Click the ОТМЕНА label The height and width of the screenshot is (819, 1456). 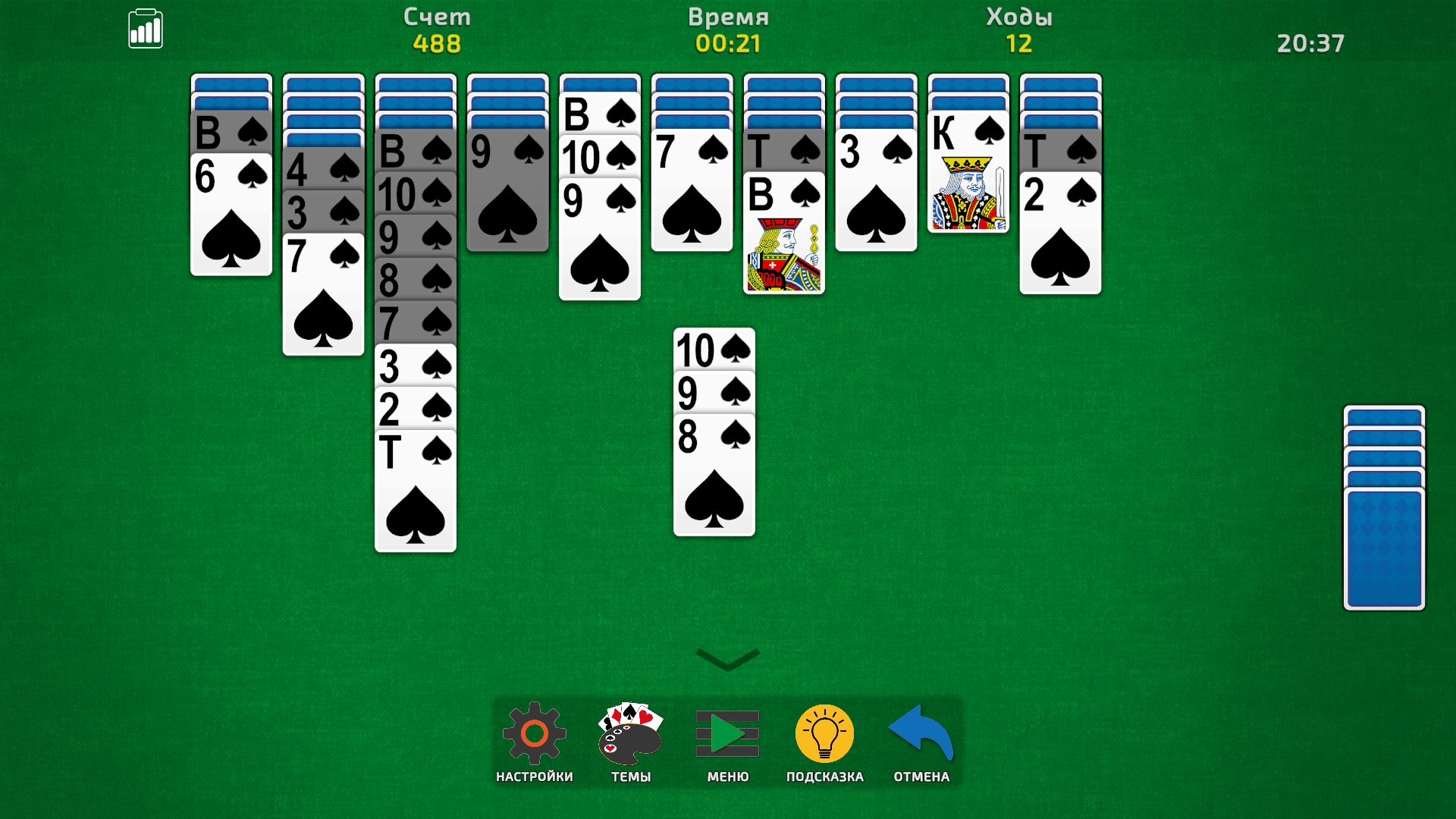point(919,776)
